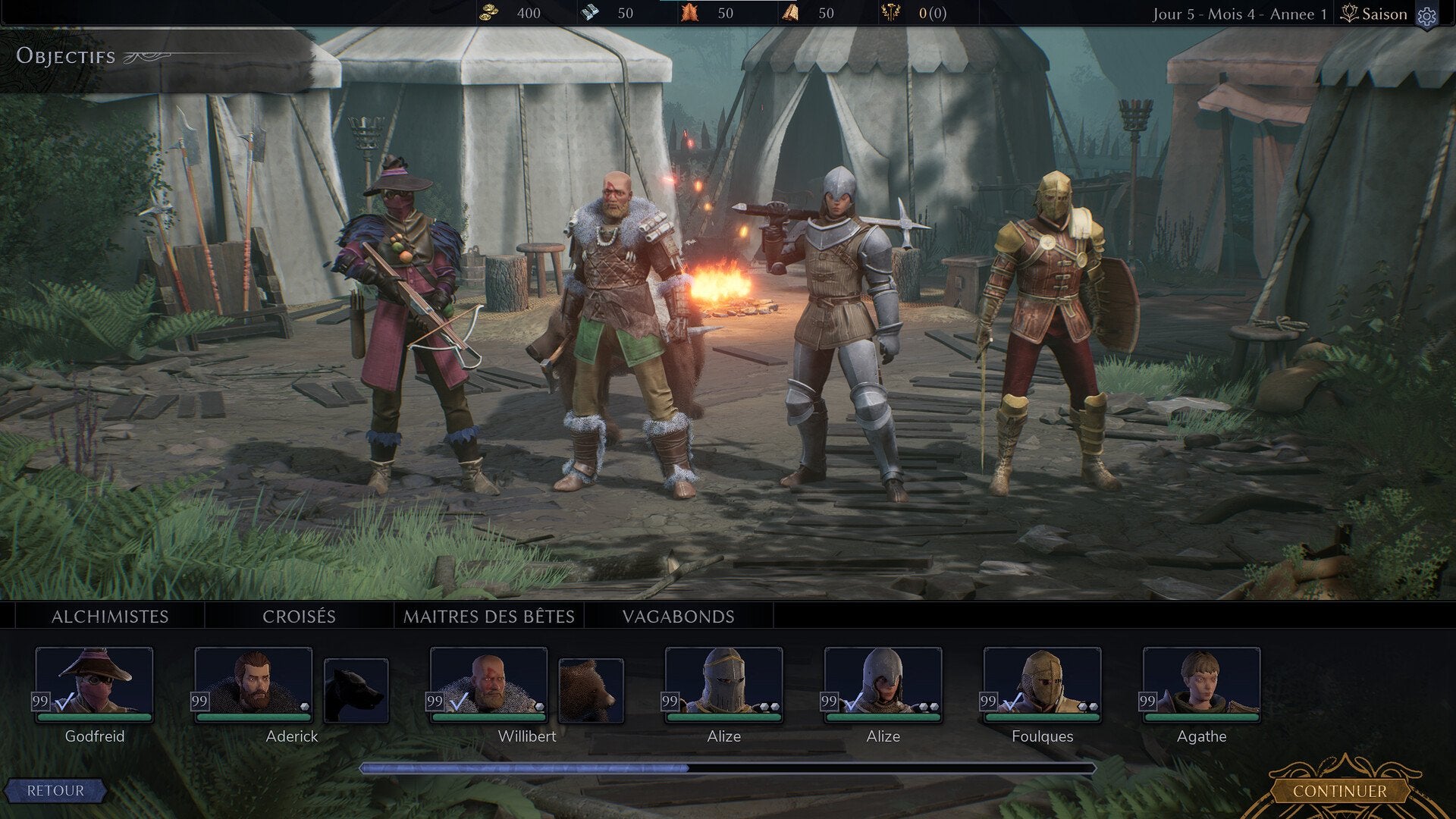Image resolution: width=1456 pixels, height=819 pixels.
Task: Click the wood planks resource icon
Action: pos(789,13)
